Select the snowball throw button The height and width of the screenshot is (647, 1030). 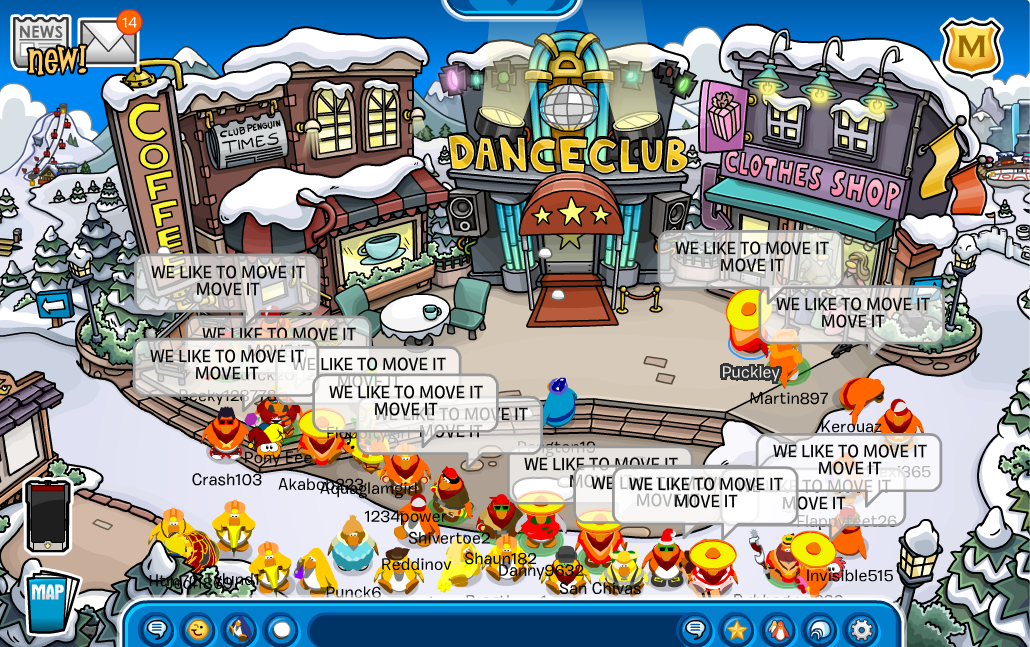point(281,630)
